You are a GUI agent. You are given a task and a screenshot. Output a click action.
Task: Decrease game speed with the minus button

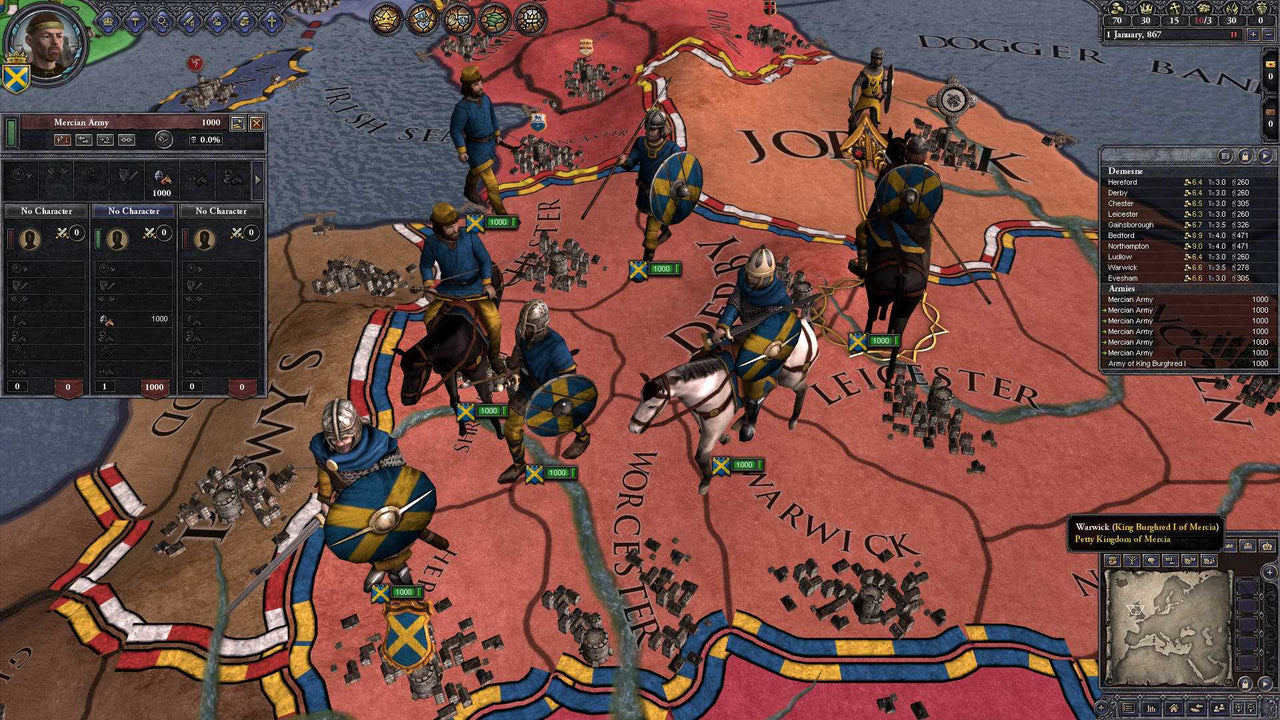point(1268,34)
